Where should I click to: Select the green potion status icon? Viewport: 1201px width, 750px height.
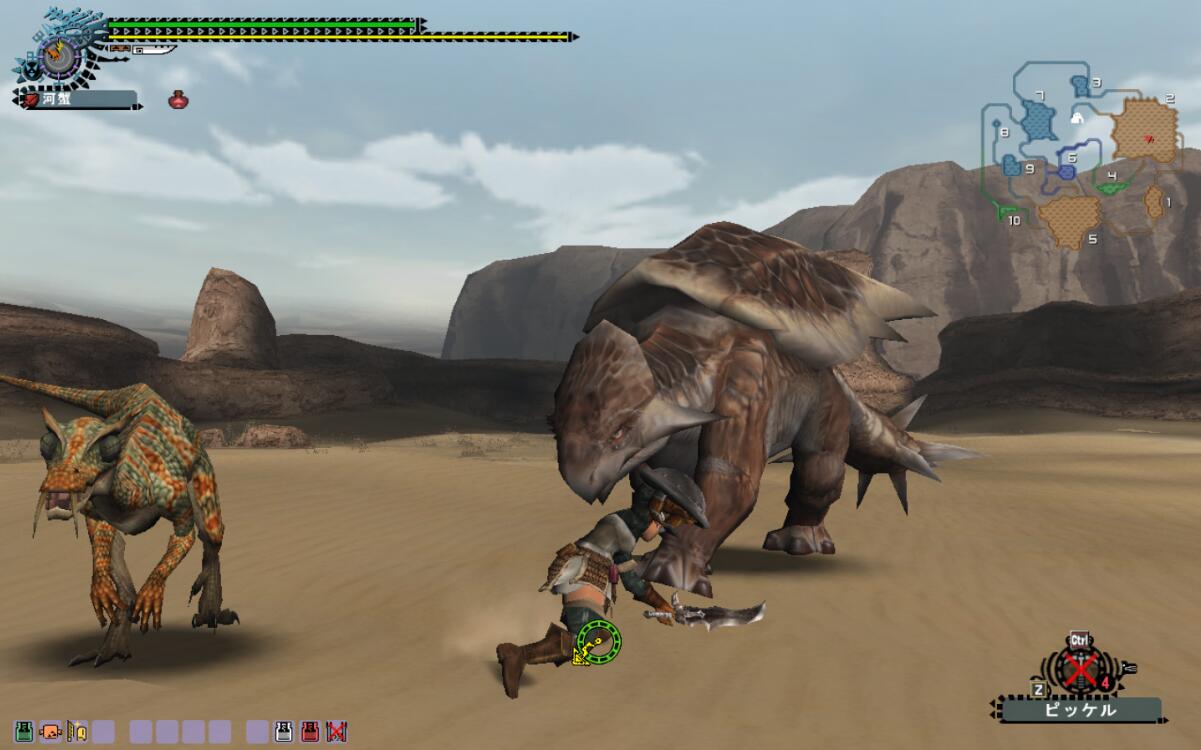pos(24,732)
